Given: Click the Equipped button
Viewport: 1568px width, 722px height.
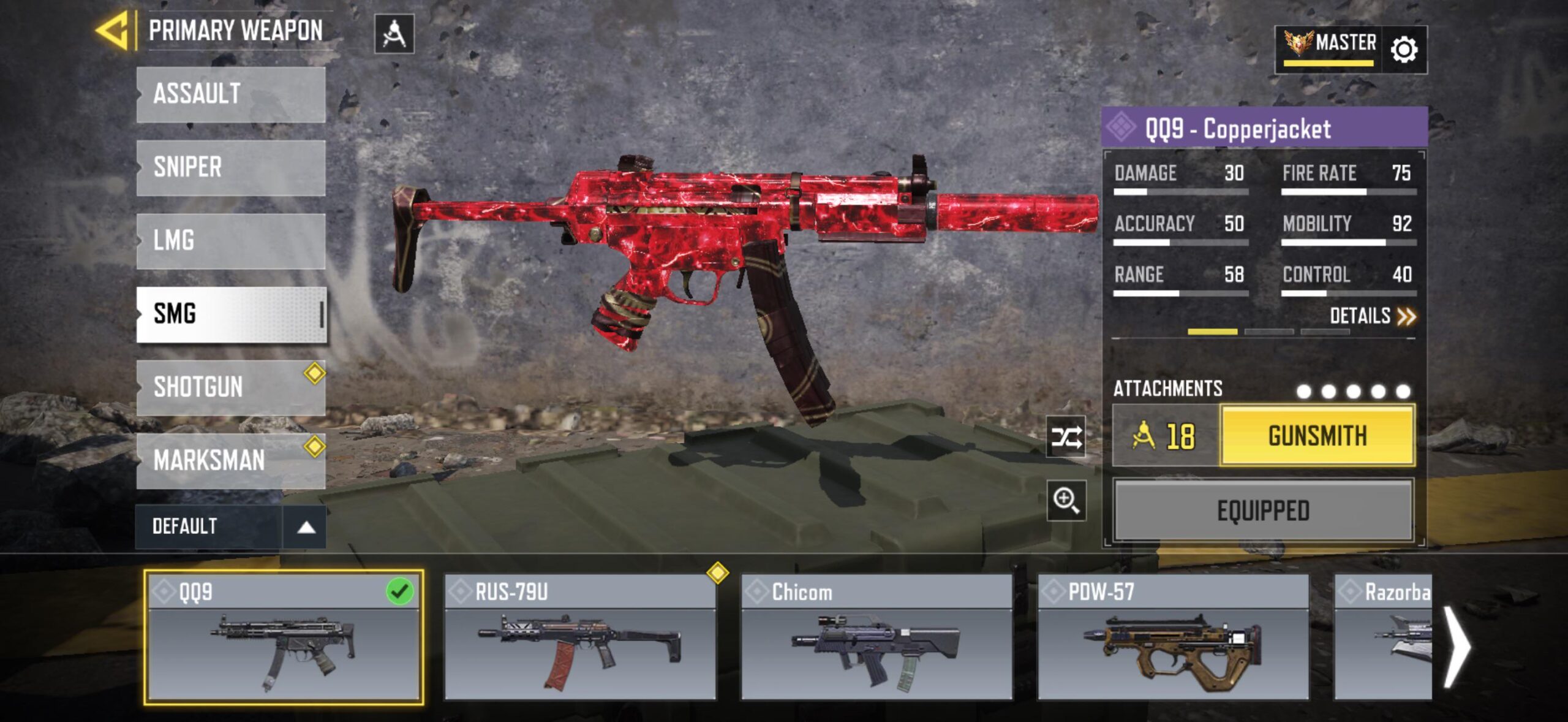Looking at the screenshot, I should point(1264,511).
